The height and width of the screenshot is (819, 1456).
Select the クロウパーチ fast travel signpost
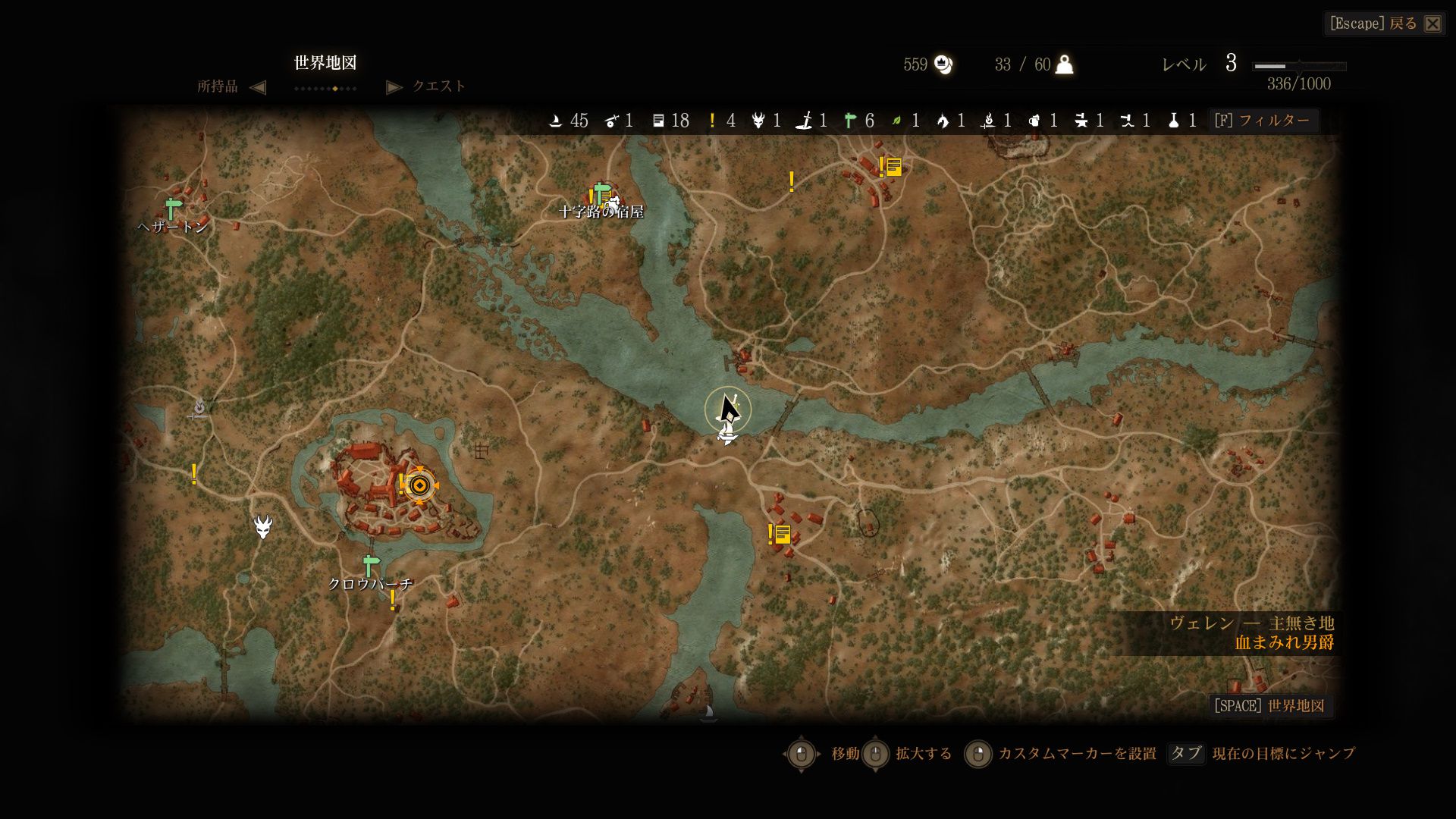370,566
